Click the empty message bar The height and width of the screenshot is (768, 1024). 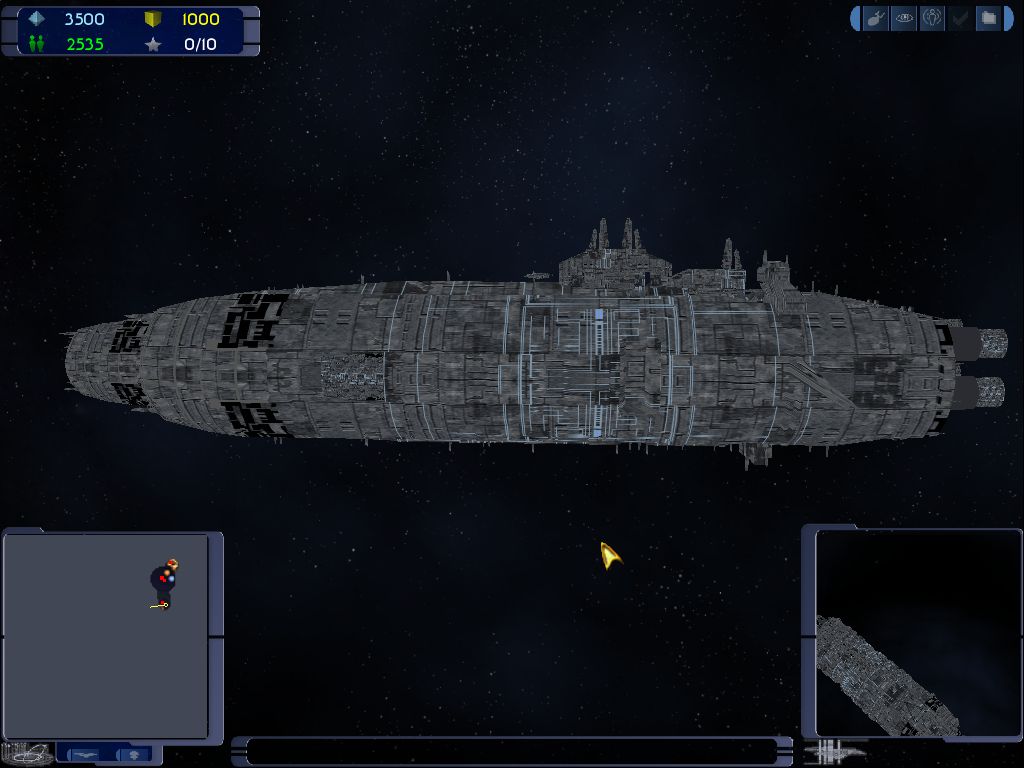(512, 751)
